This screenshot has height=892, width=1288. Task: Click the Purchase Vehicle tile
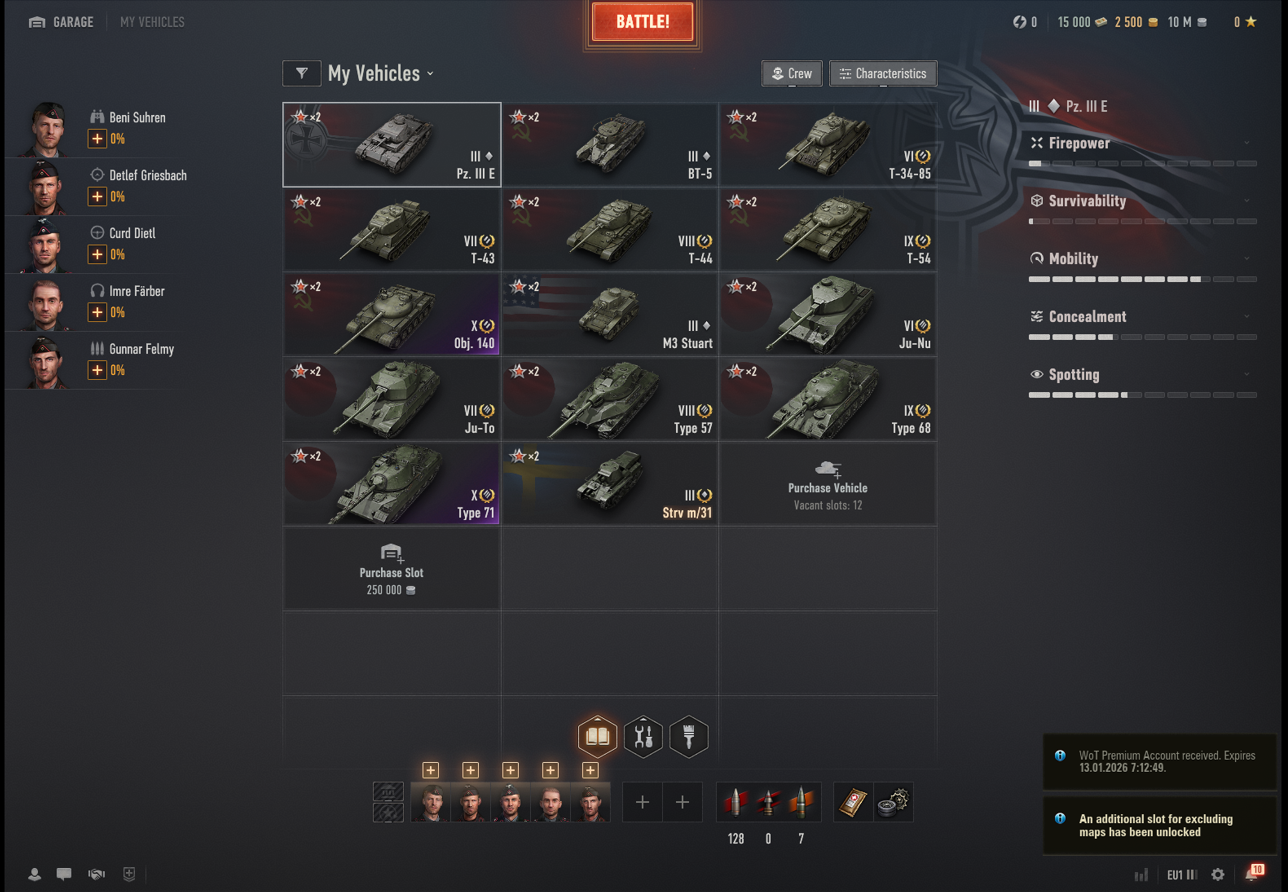pos(827,485)
